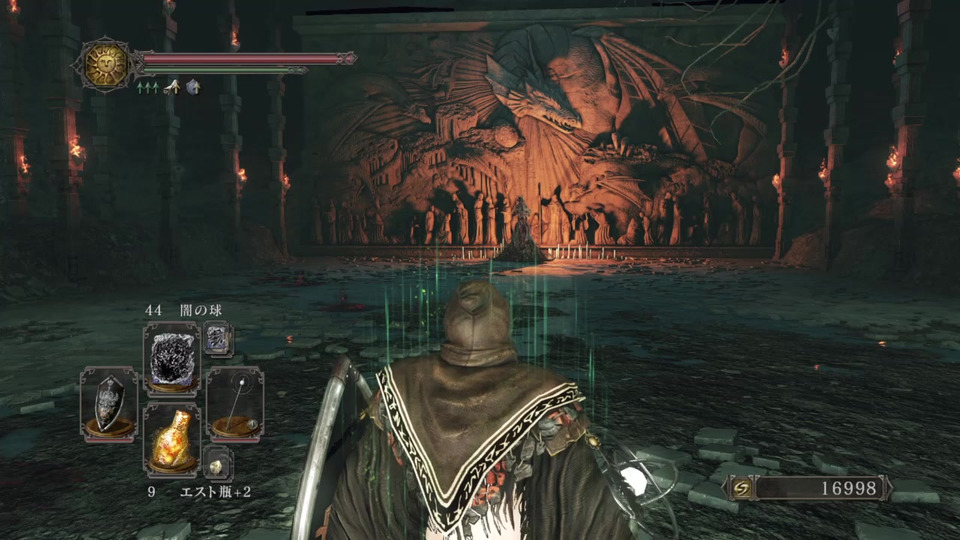
Task: Select the Dark Orb spell slot
Action: click(172, 361)
